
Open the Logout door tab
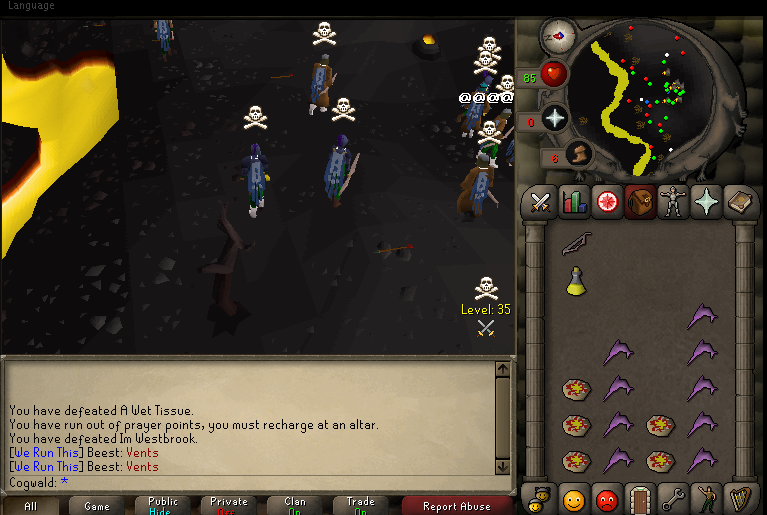[640, 497]
